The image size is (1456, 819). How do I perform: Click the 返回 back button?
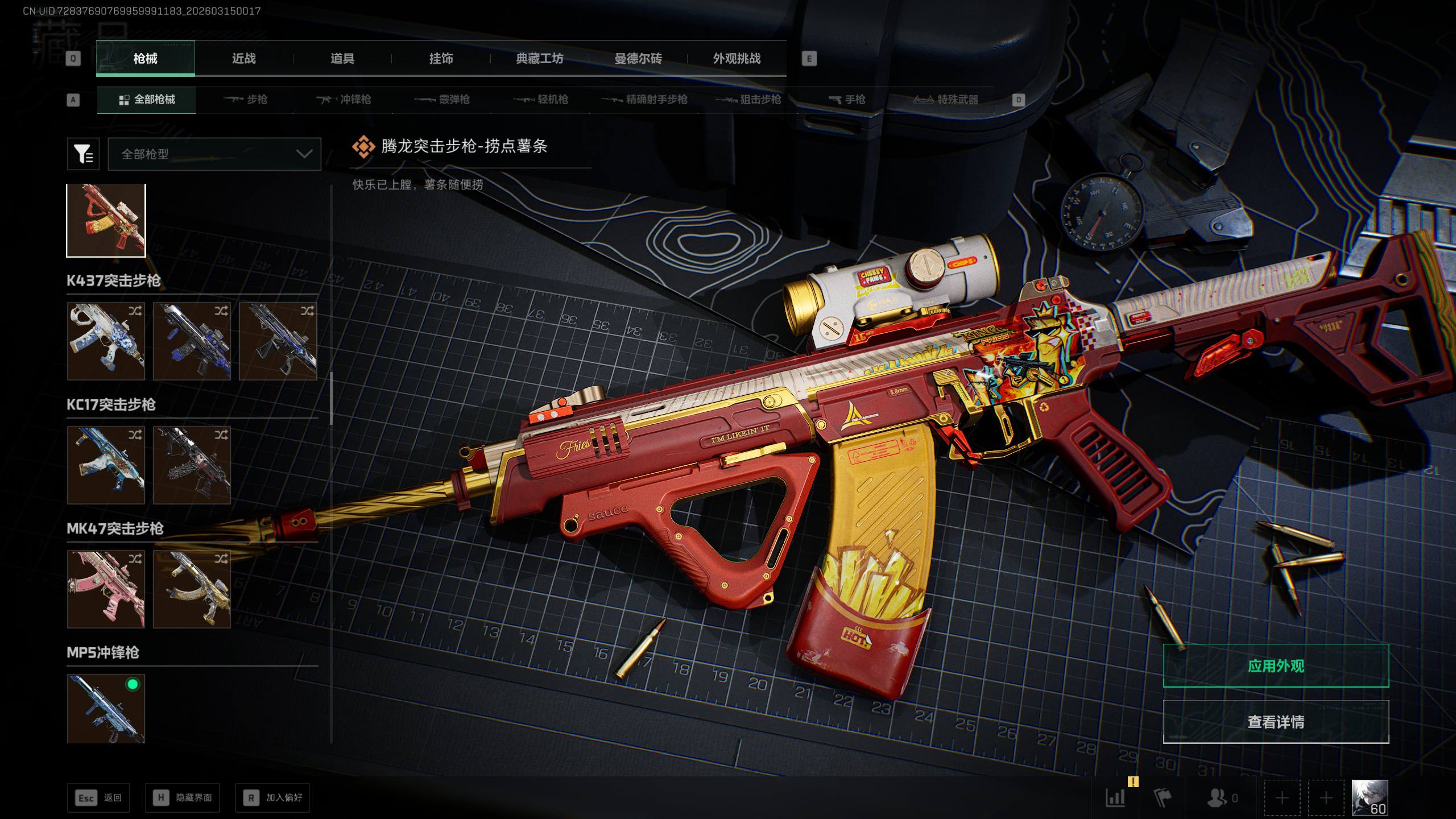click(x=99, y=798)
